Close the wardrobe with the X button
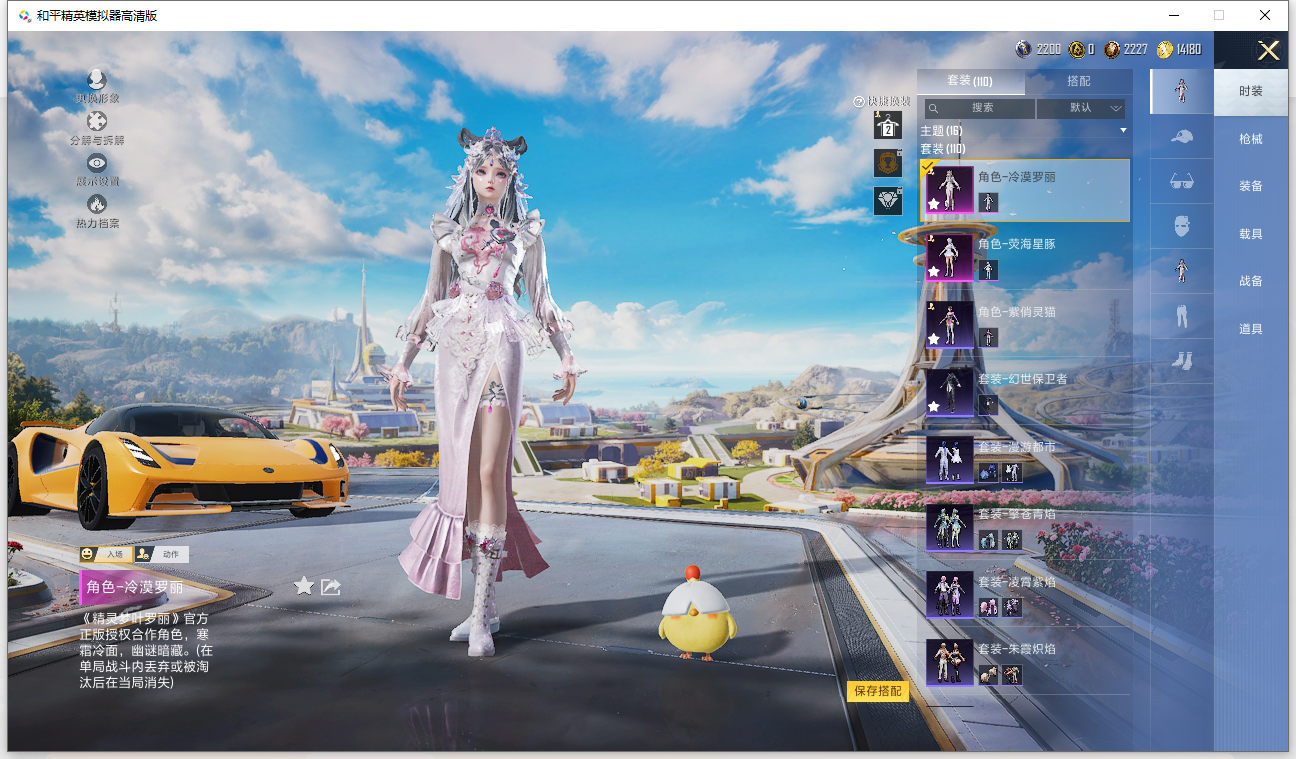Screen dimensions: 1296x759 click(x=1268, y=51)
